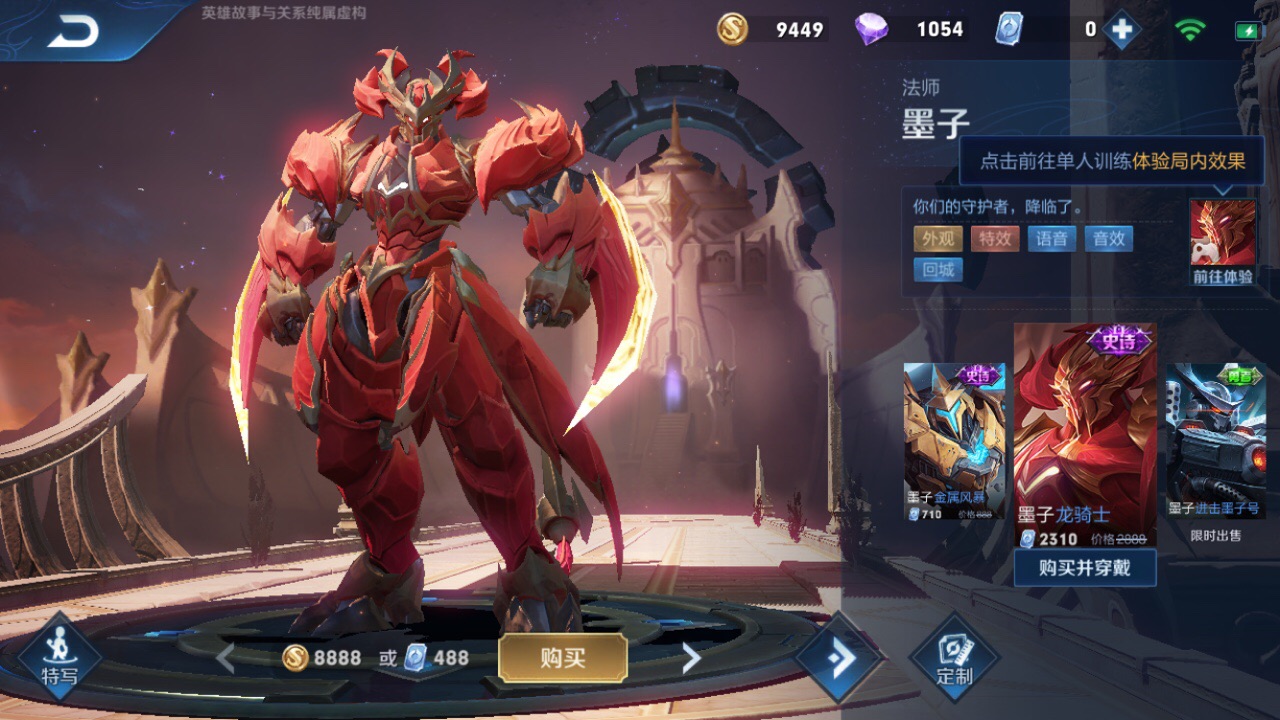Click the blue diamond arrow button
Screen dimensions: 1280x720
tap(840, 657)
